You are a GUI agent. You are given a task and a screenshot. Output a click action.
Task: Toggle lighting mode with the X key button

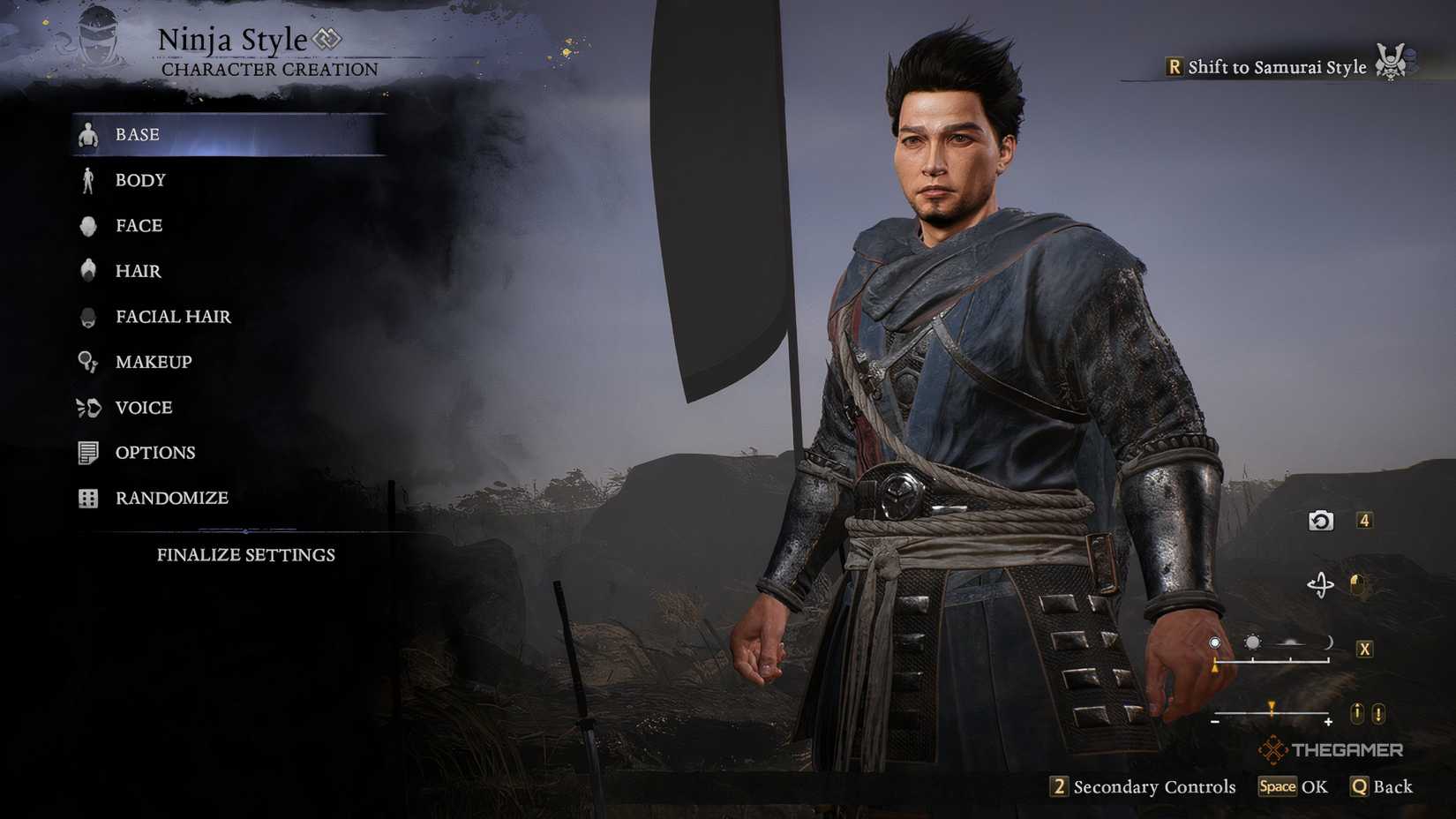(x=1364, y=647)
